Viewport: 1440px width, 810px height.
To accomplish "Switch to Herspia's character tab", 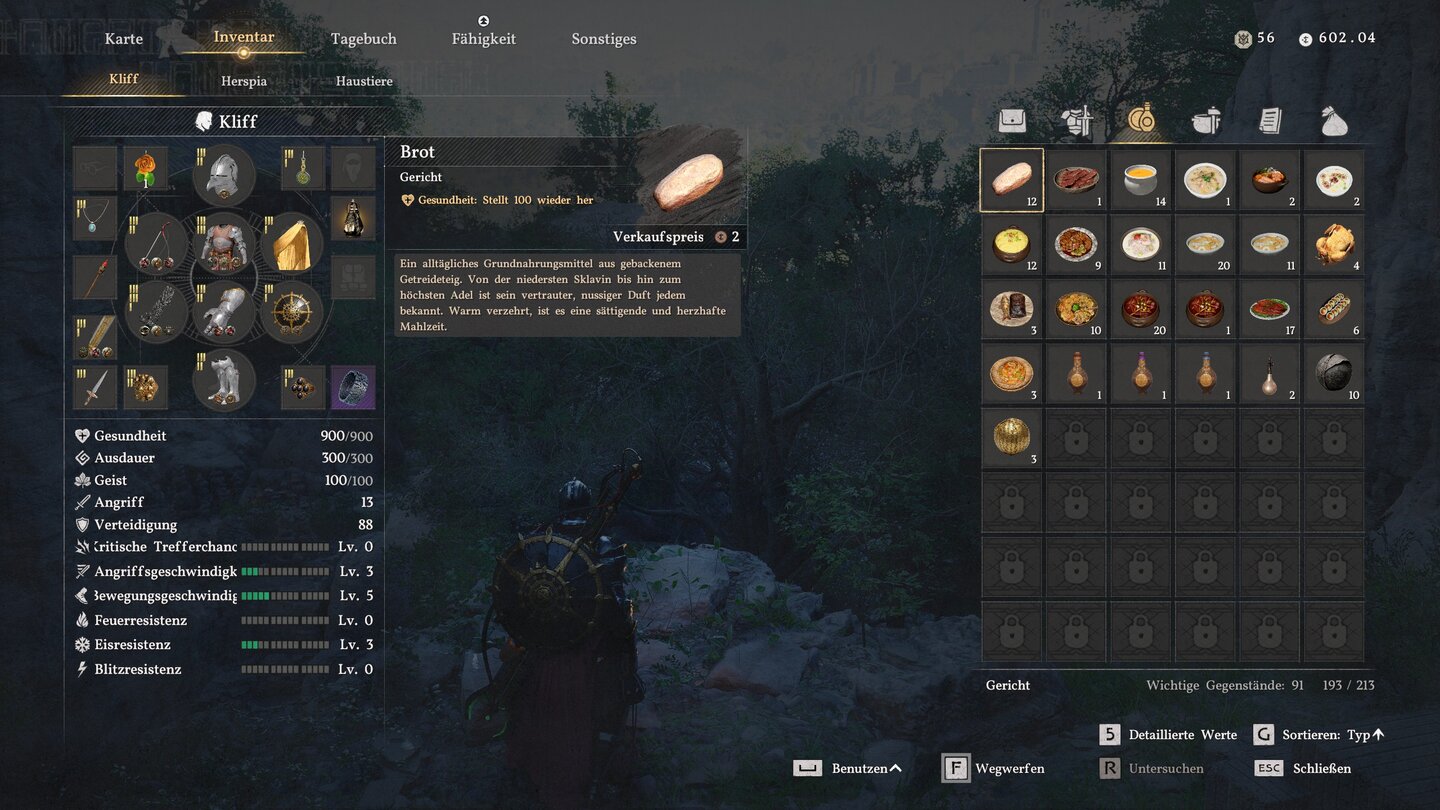I will tap(244, 81).
